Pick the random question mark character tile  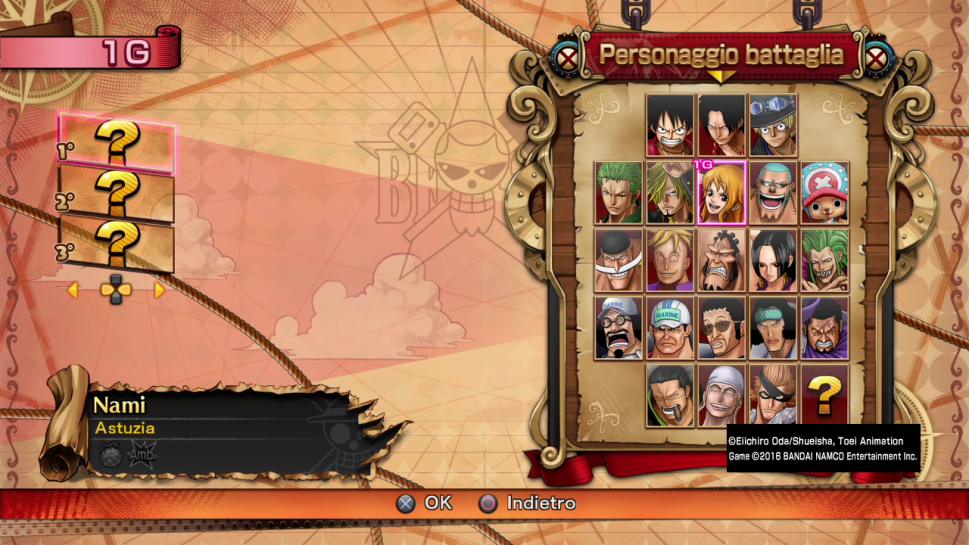pos(824,394)
